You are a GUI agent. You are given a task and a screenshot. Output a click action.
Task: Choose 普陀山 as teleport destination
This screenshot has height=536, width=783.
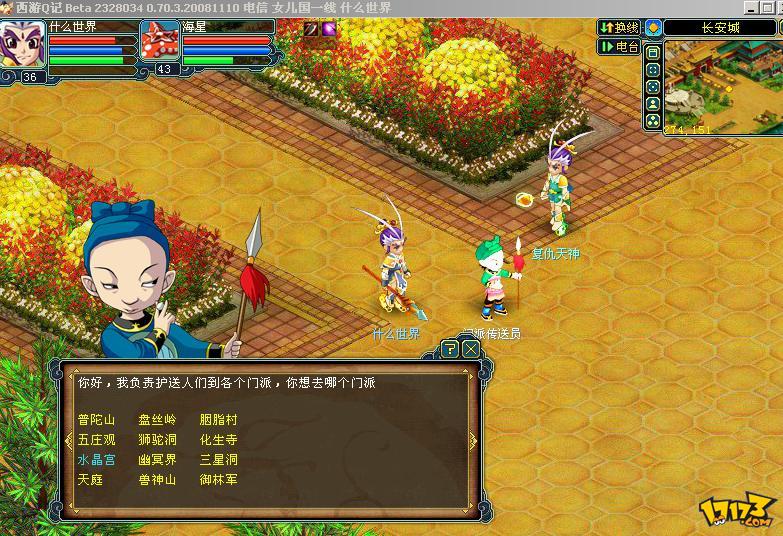[x=96, y=420]
